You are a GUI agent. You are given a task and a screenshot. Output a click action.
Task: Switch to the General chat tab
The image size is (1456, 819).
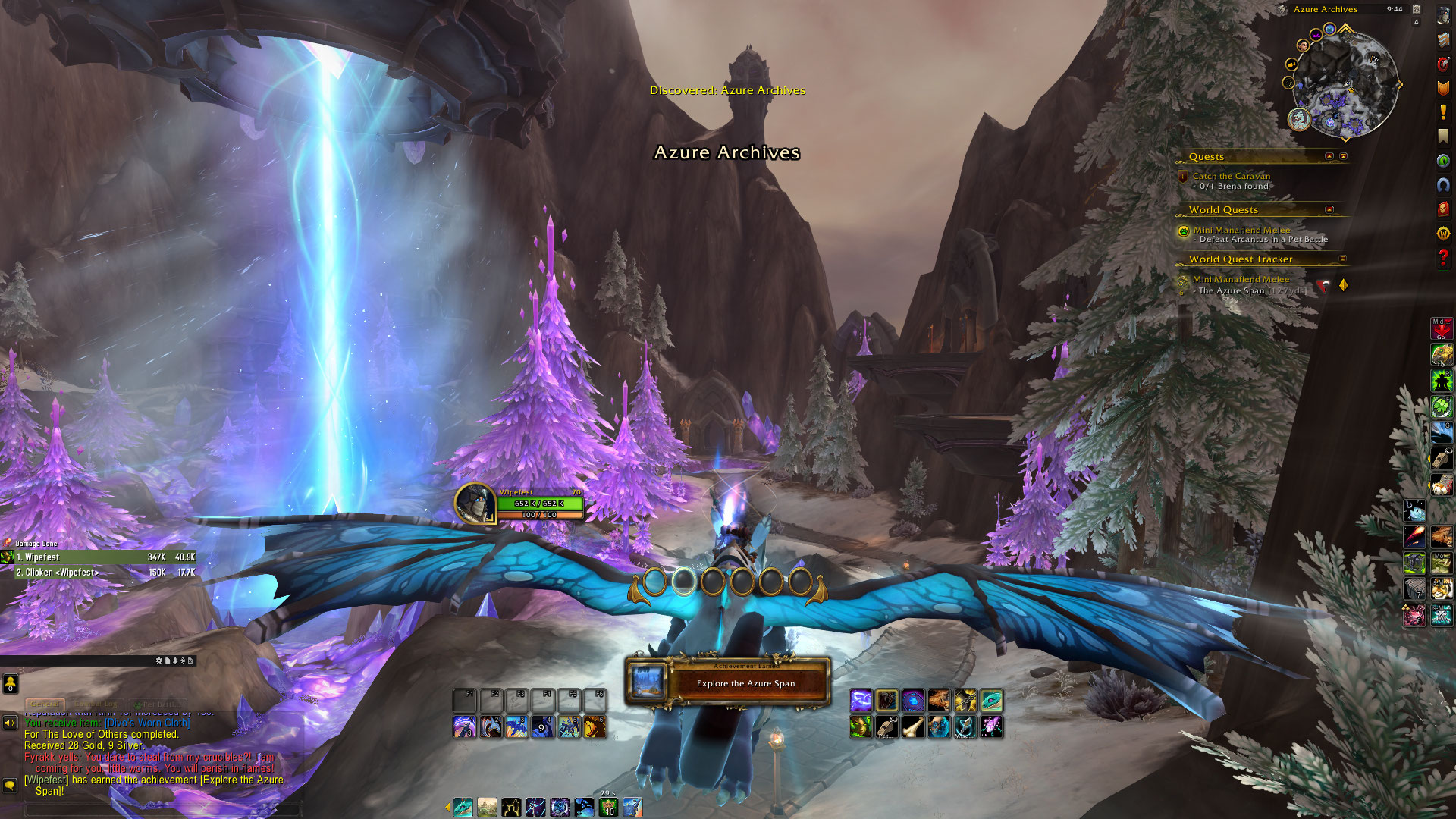click(x=45, y=704)
